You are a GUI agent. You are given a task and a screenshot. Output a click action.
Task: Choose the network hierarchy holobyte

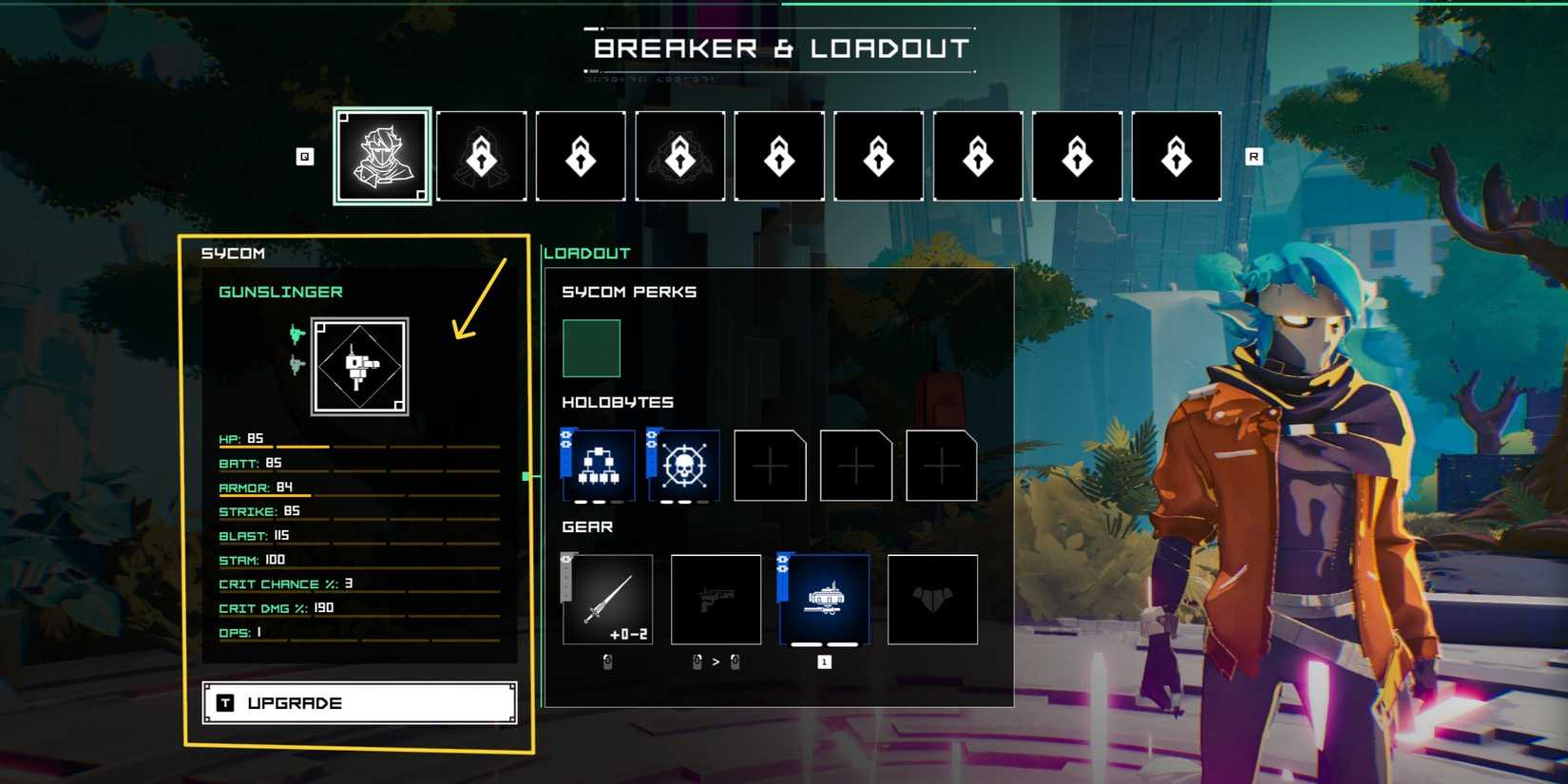tap(599, 466)
